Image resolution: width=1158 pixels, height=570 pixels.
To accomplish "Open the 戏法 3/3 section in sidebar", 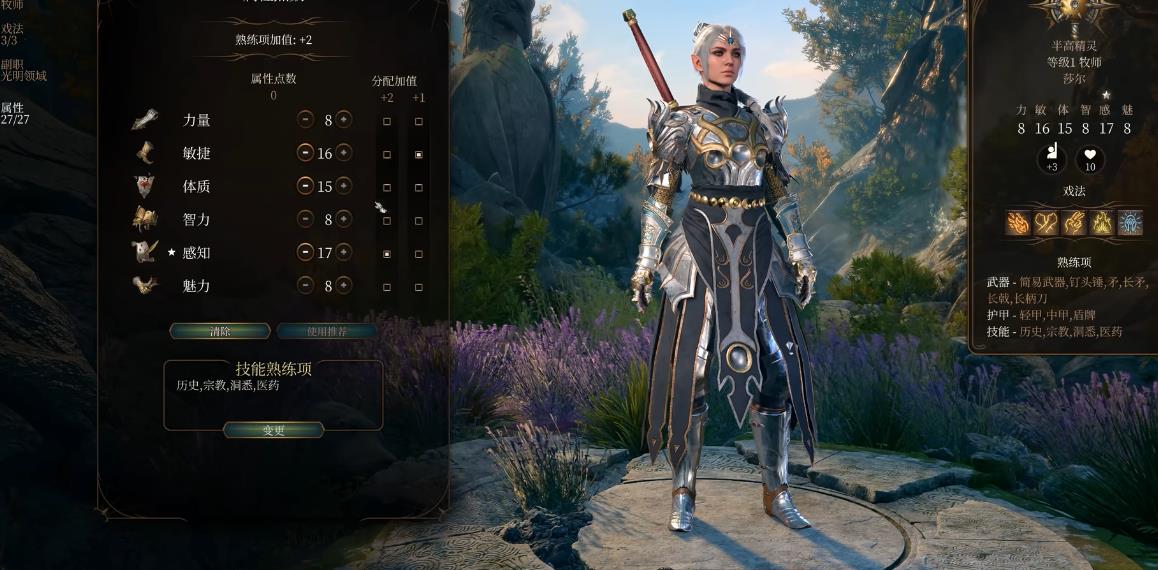I will pyautogui.click(x=10, y=34).
